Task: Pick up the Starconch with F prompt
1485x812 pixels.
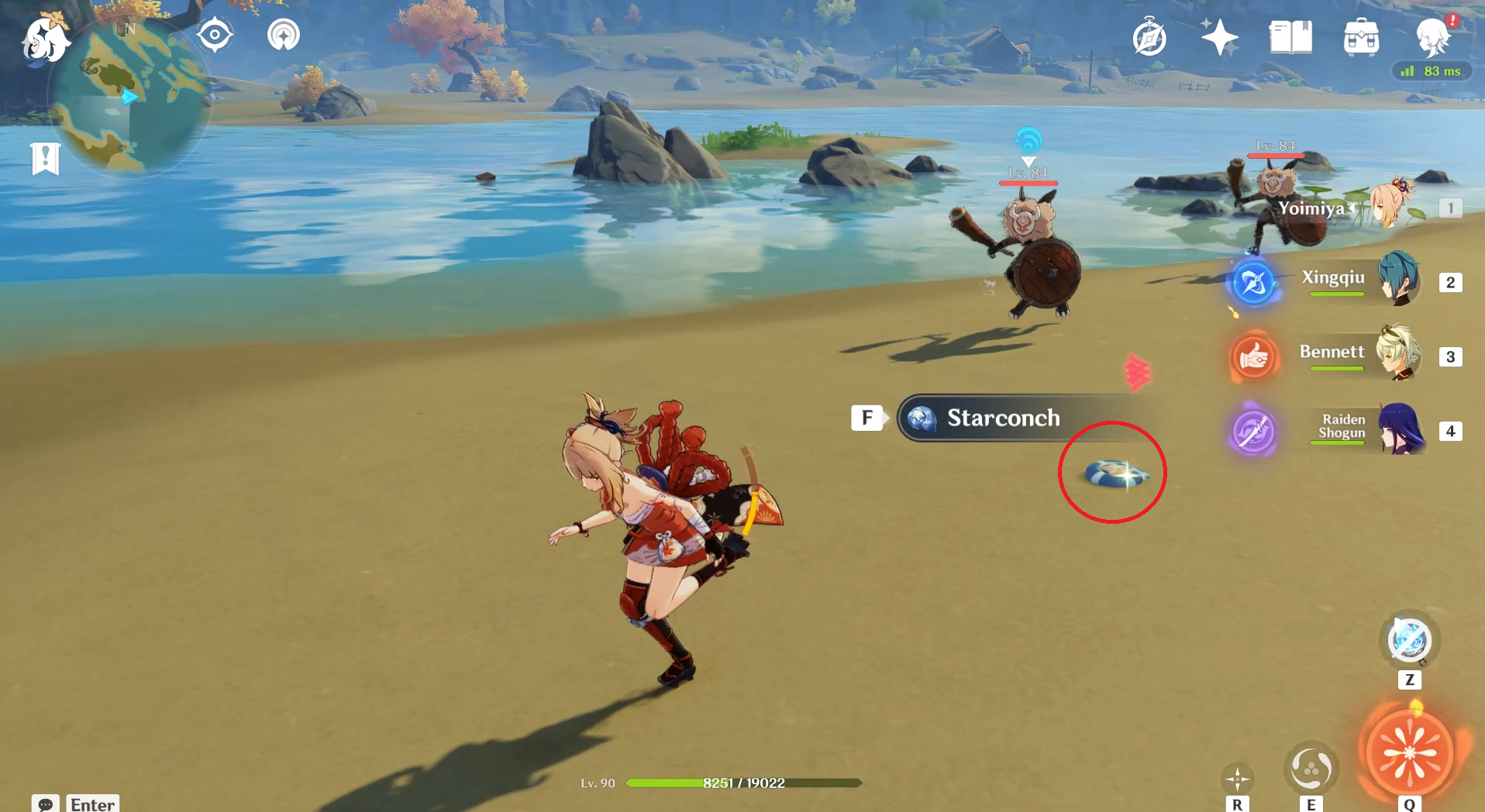Action: pyautogui.click(x=867, y=418)
